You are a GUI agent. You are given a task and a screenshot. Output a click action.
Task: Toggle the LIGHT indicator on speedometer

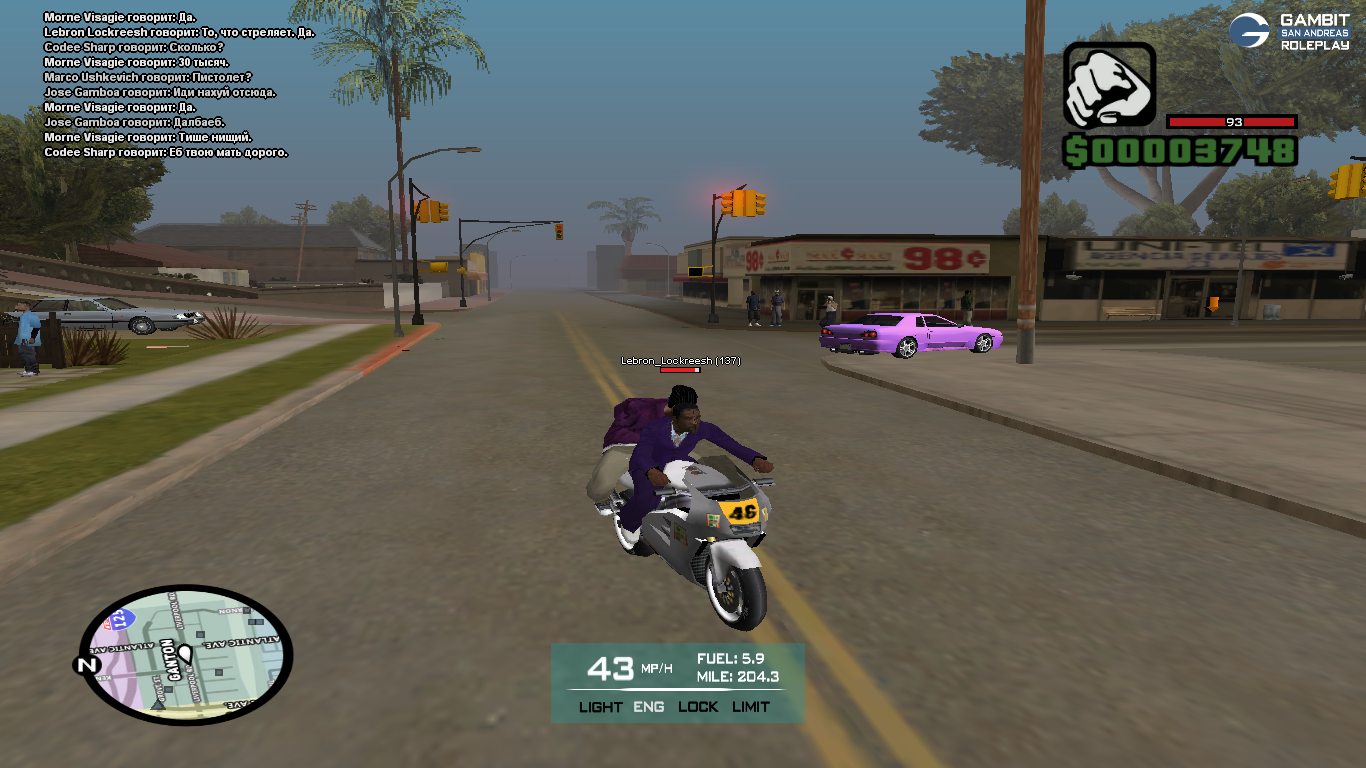point(600,707)
